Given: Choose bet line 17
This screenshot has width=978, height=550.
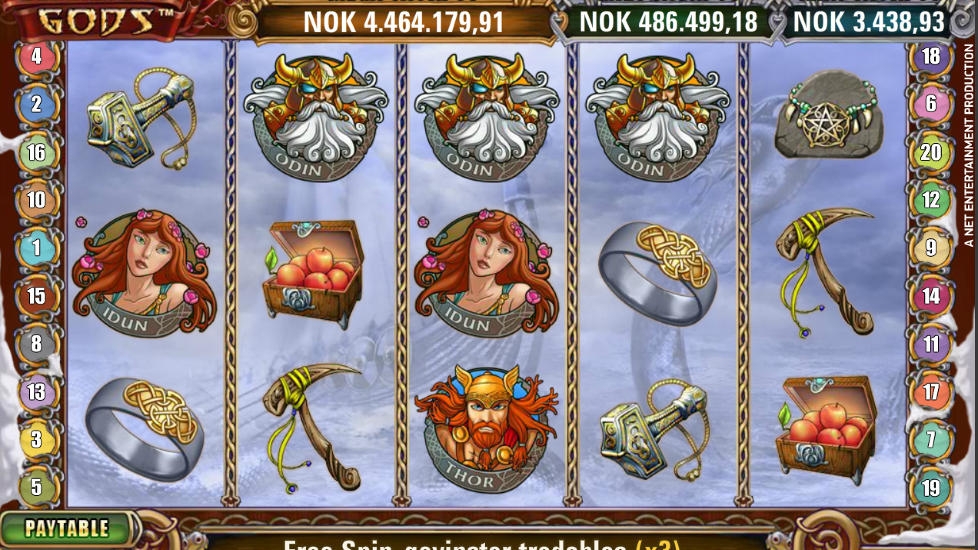Looking at the screenshot, I should (931, 392).
